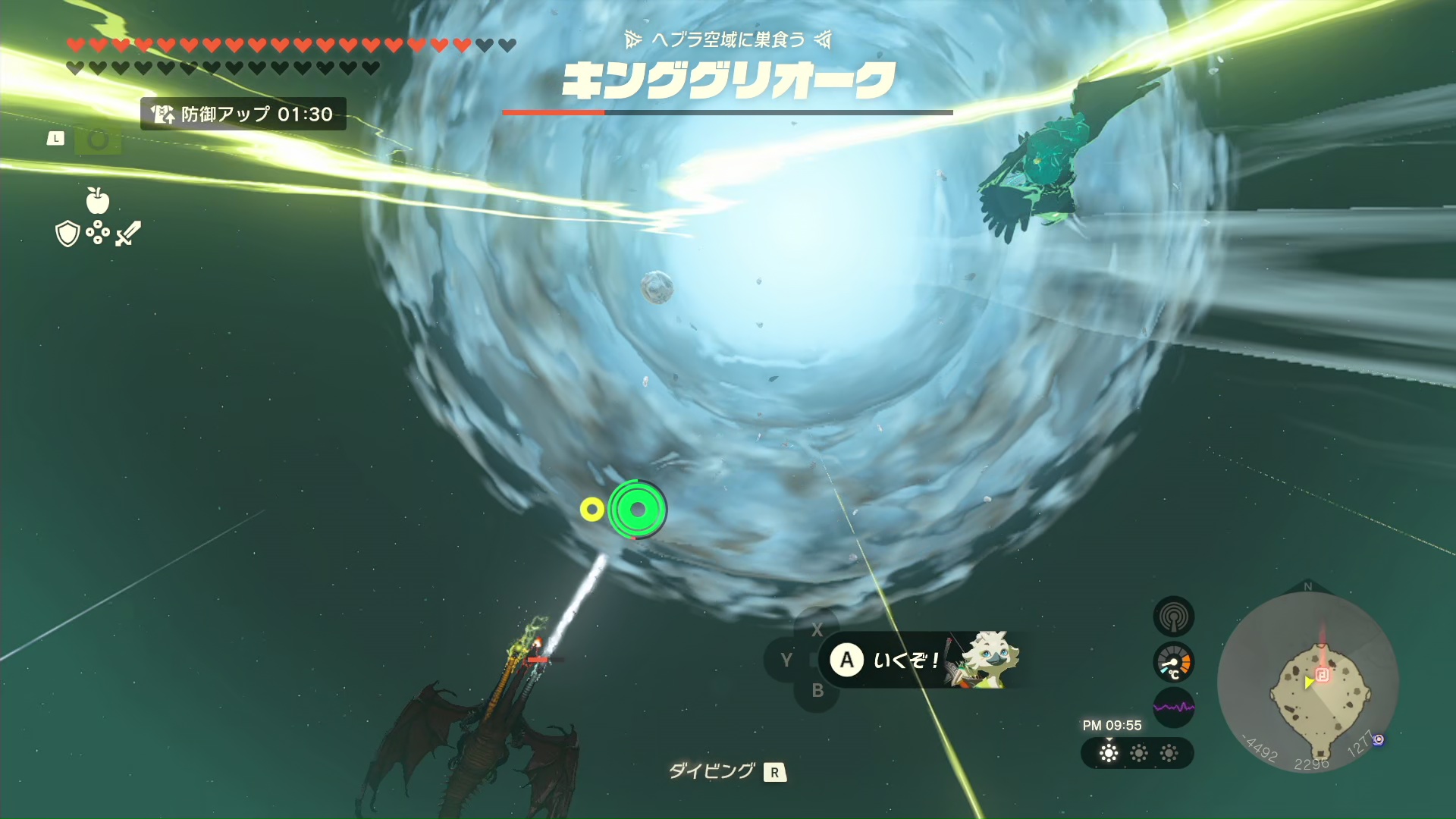This screenshot has height=819, width=1456.
Task: Click the shrine marker on the minimap
Action: [x=1322, y=675]
